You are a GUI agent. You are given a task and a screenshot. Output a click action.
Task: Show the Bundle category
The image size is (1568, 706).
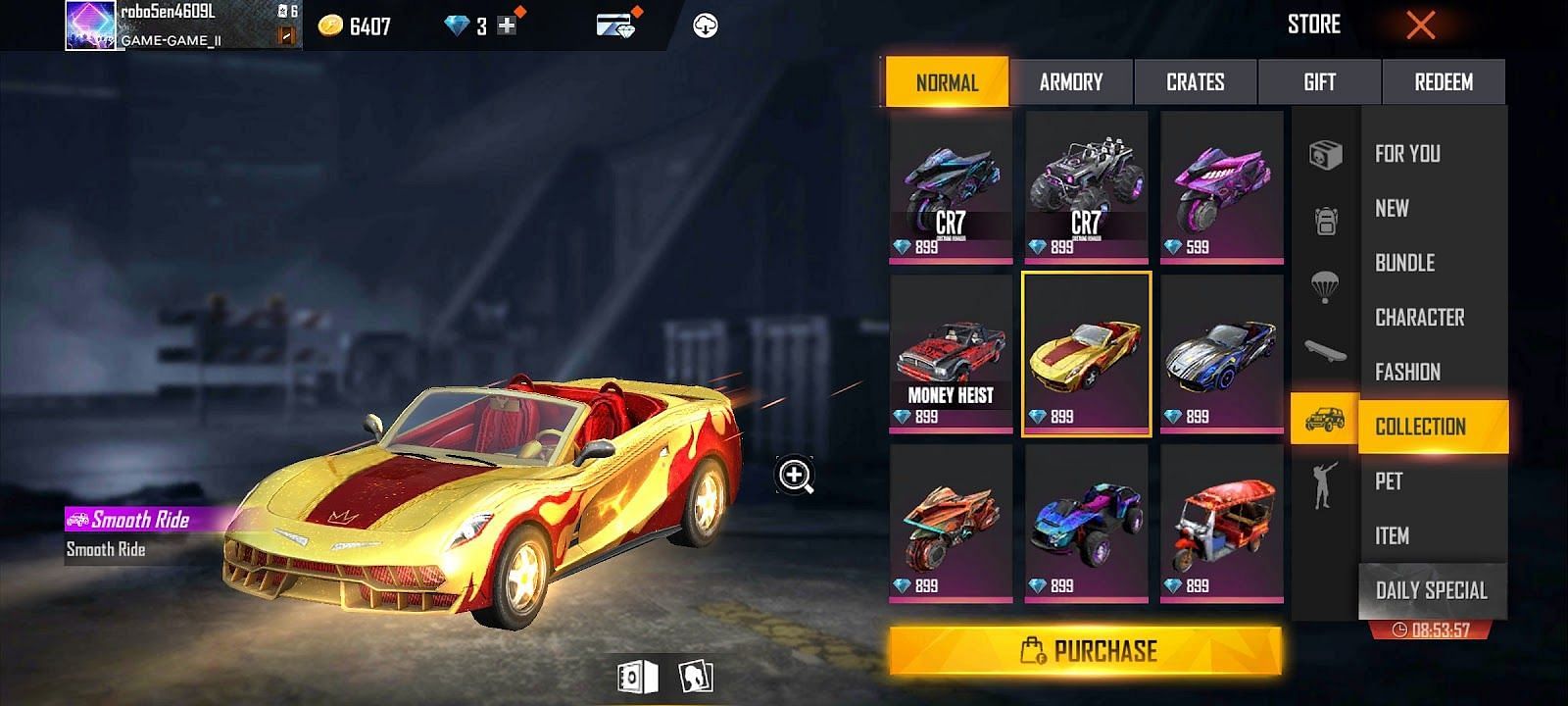pyautogui.click(x=1404, y=263)
